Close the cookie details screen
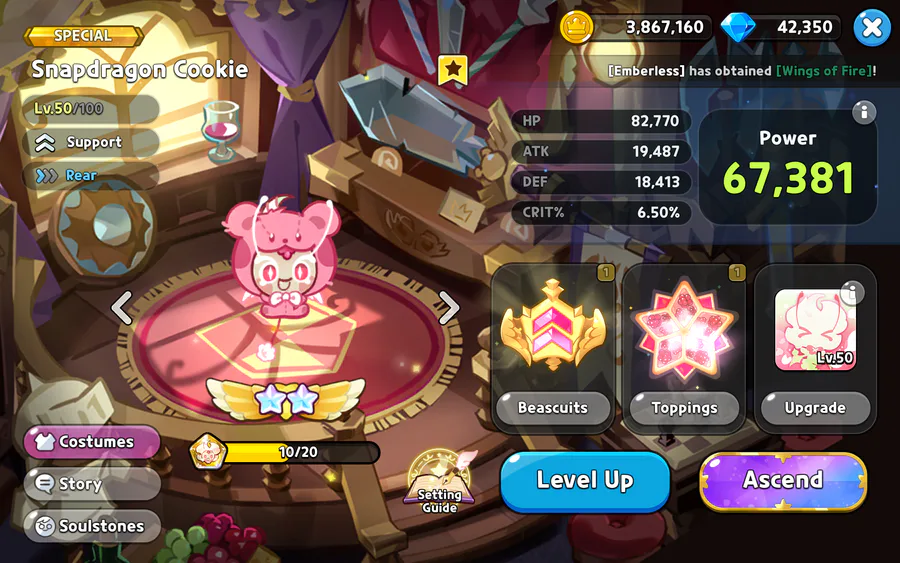 (x=872, y=28)
